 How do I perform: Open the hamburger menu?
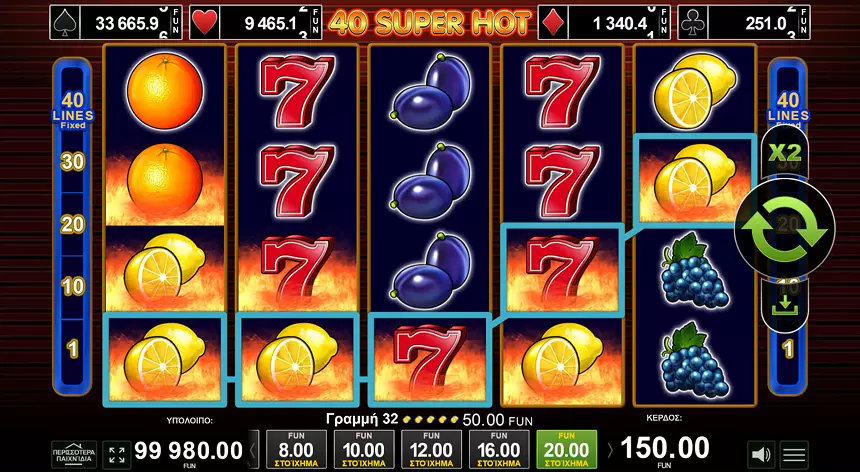tap(794, 453)
